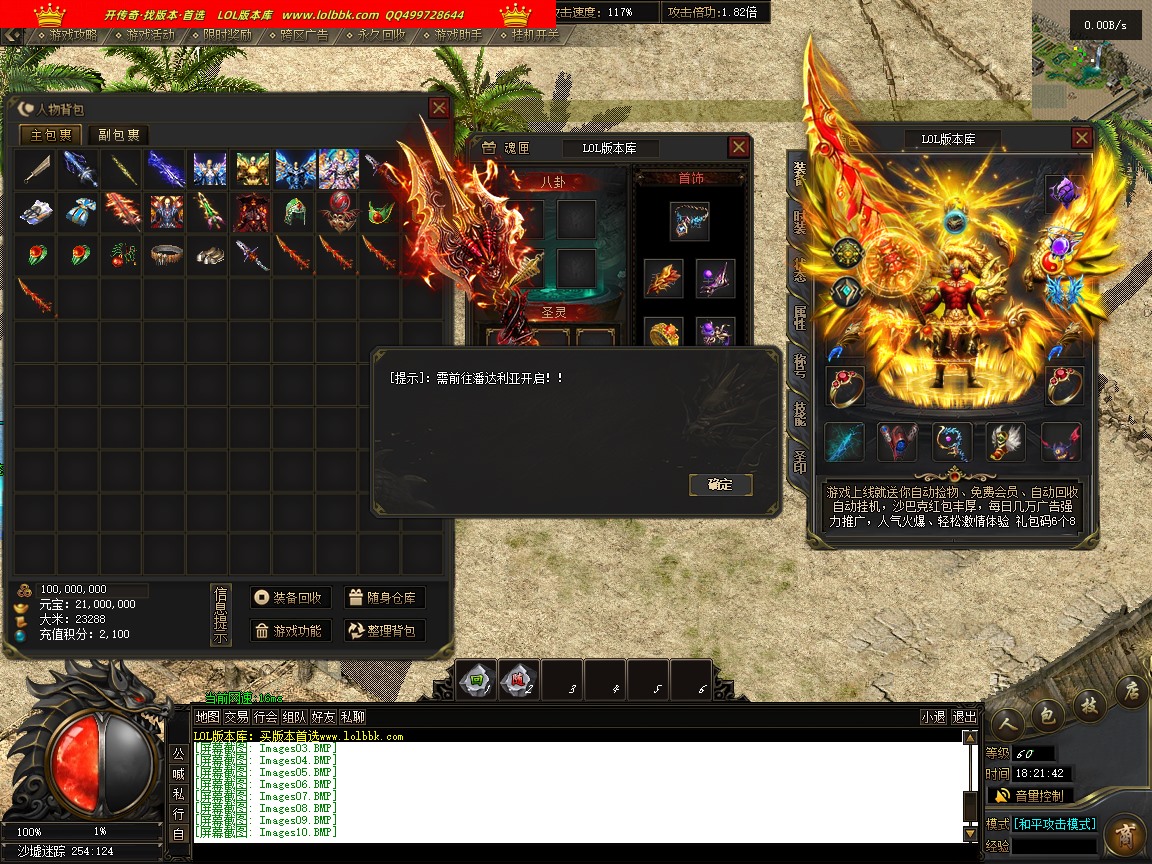Switch to the 副包裹 secondary bag tab
This screenshot has width=1152, height=864.
[x=118, y=135]
